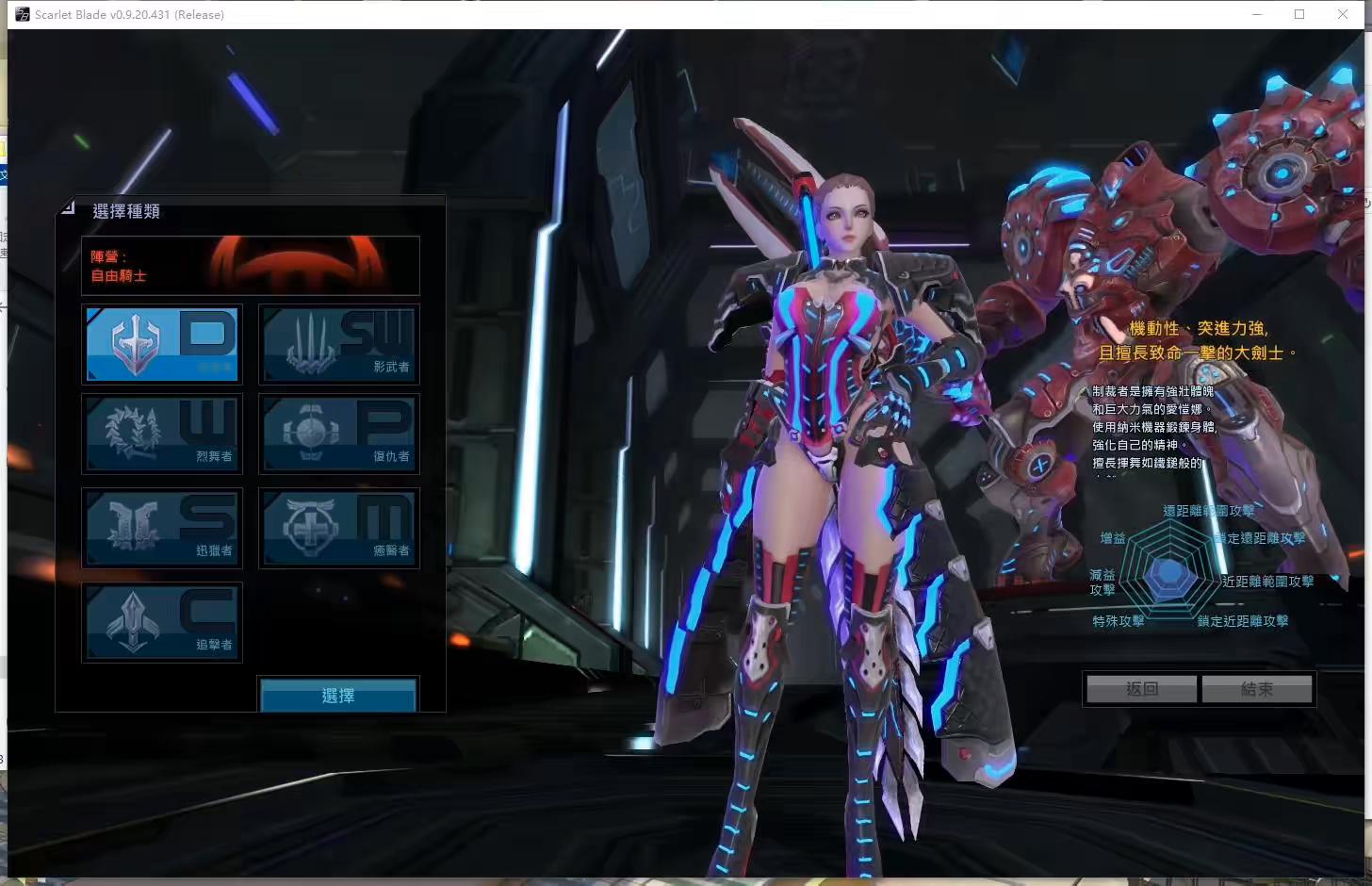Click the corner arrow icon on 選擇種類 panel
This screenshot has height=886, width=1372.
[x=67, y=208]
